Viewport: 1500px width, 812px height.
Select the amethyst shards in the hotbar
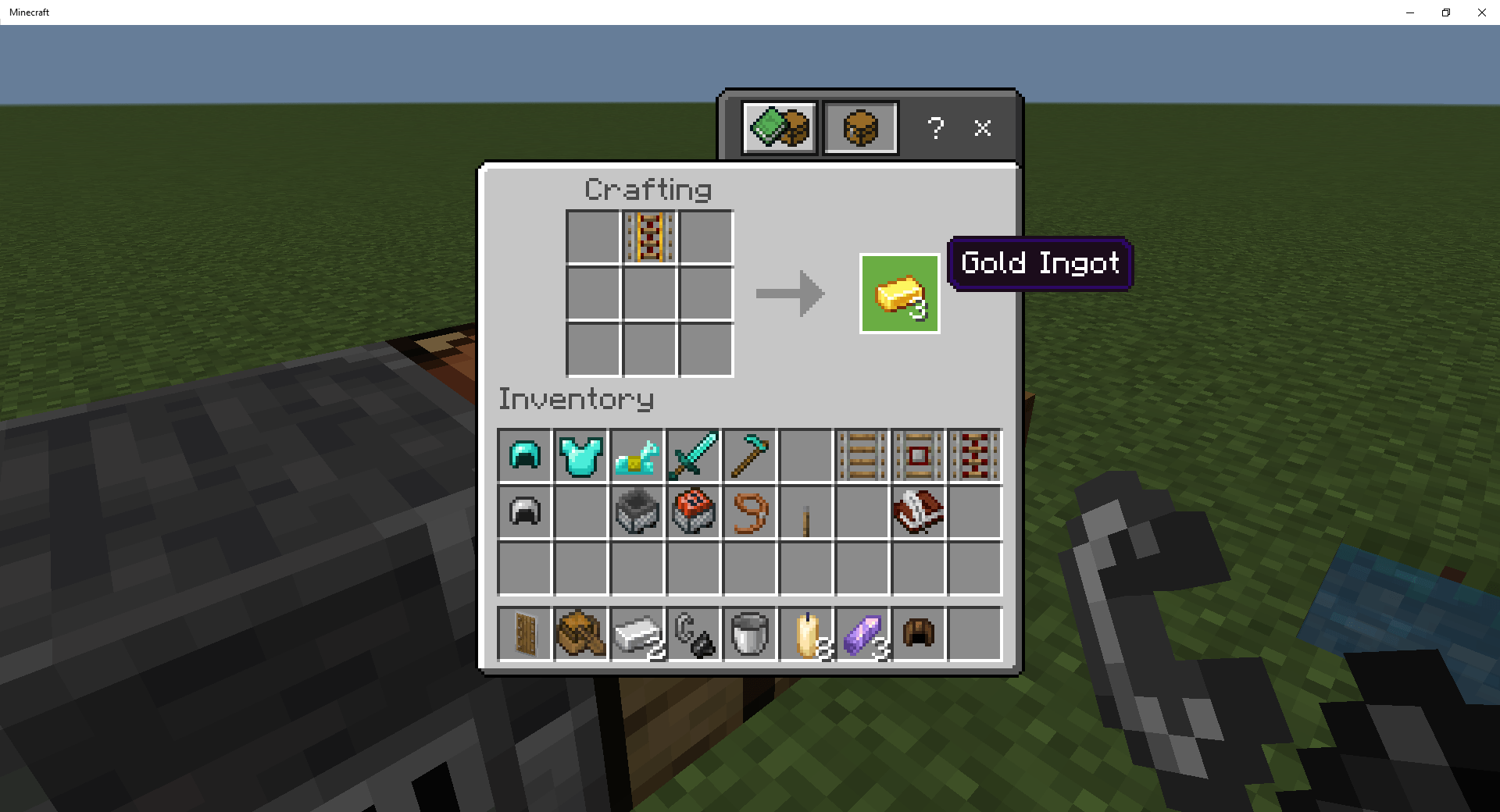(x=861, y=635)
